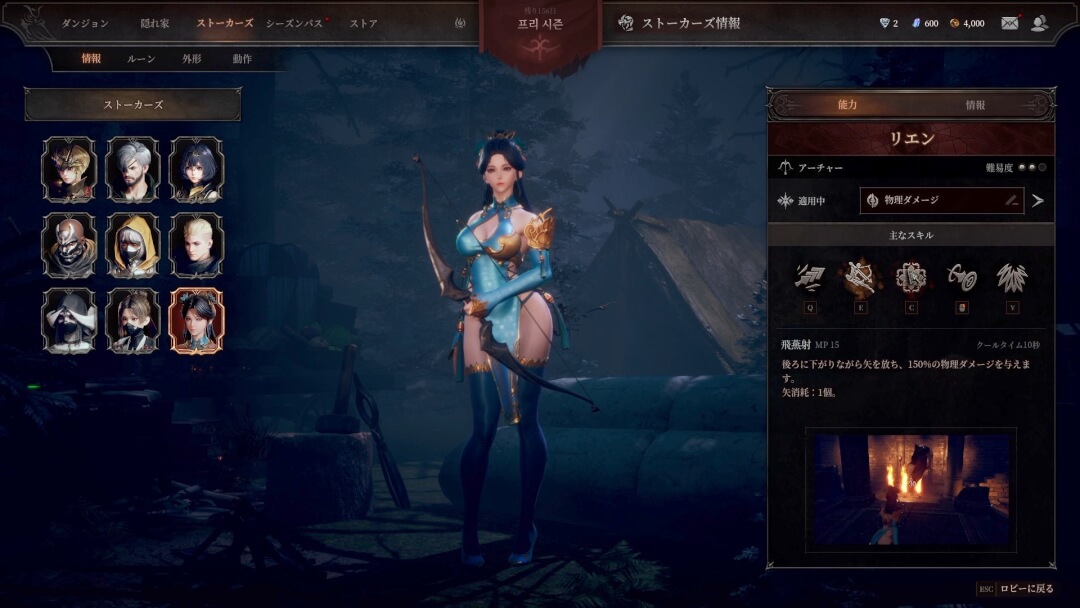Image resolution: width=1080 pixels, height=608 pixels.
Task: Open the ダンジョン menu
Action: tap(85, 23)
